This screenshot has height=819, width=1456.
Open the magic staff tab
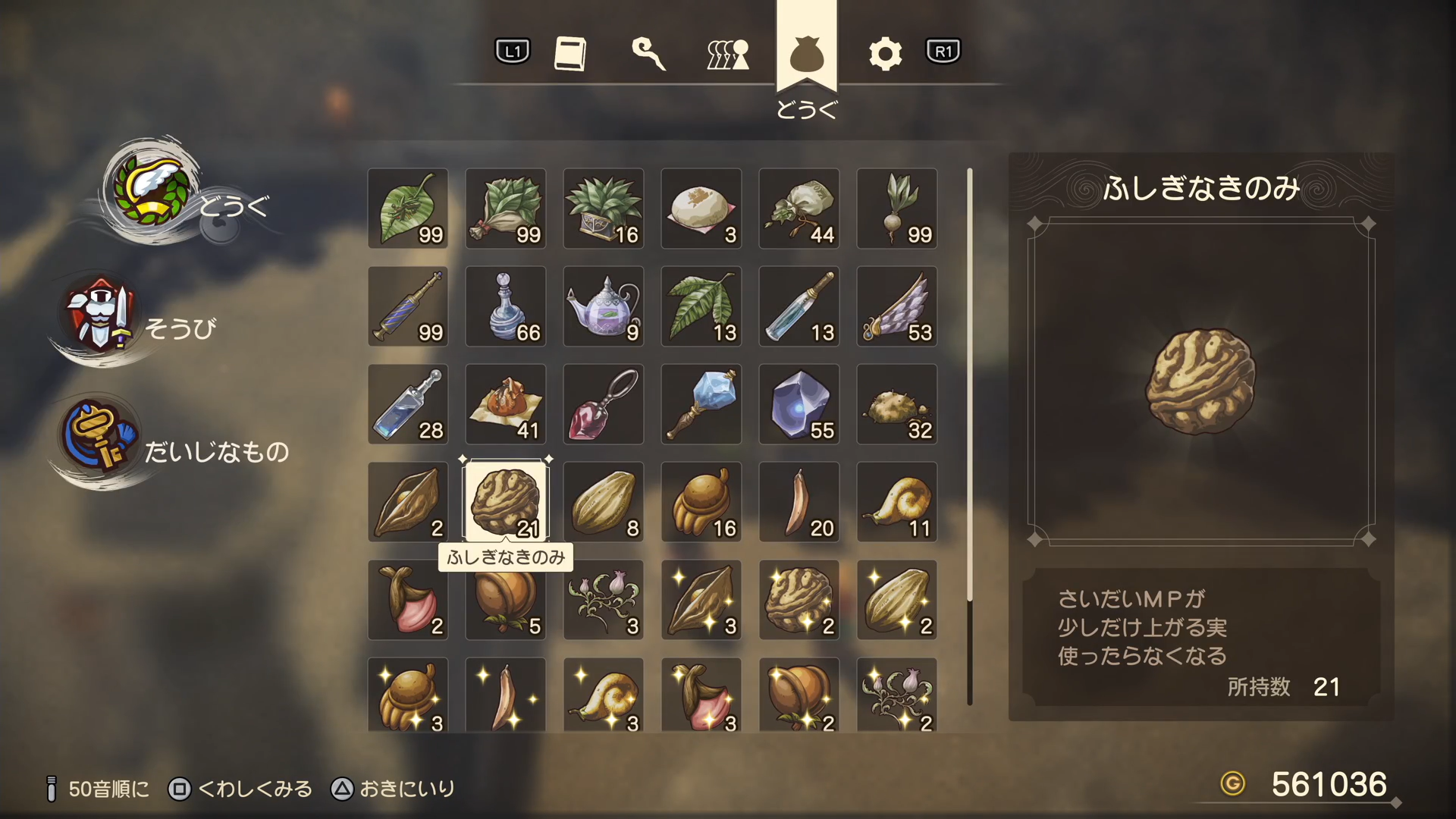pyautogui.click(x=649, y=53)
